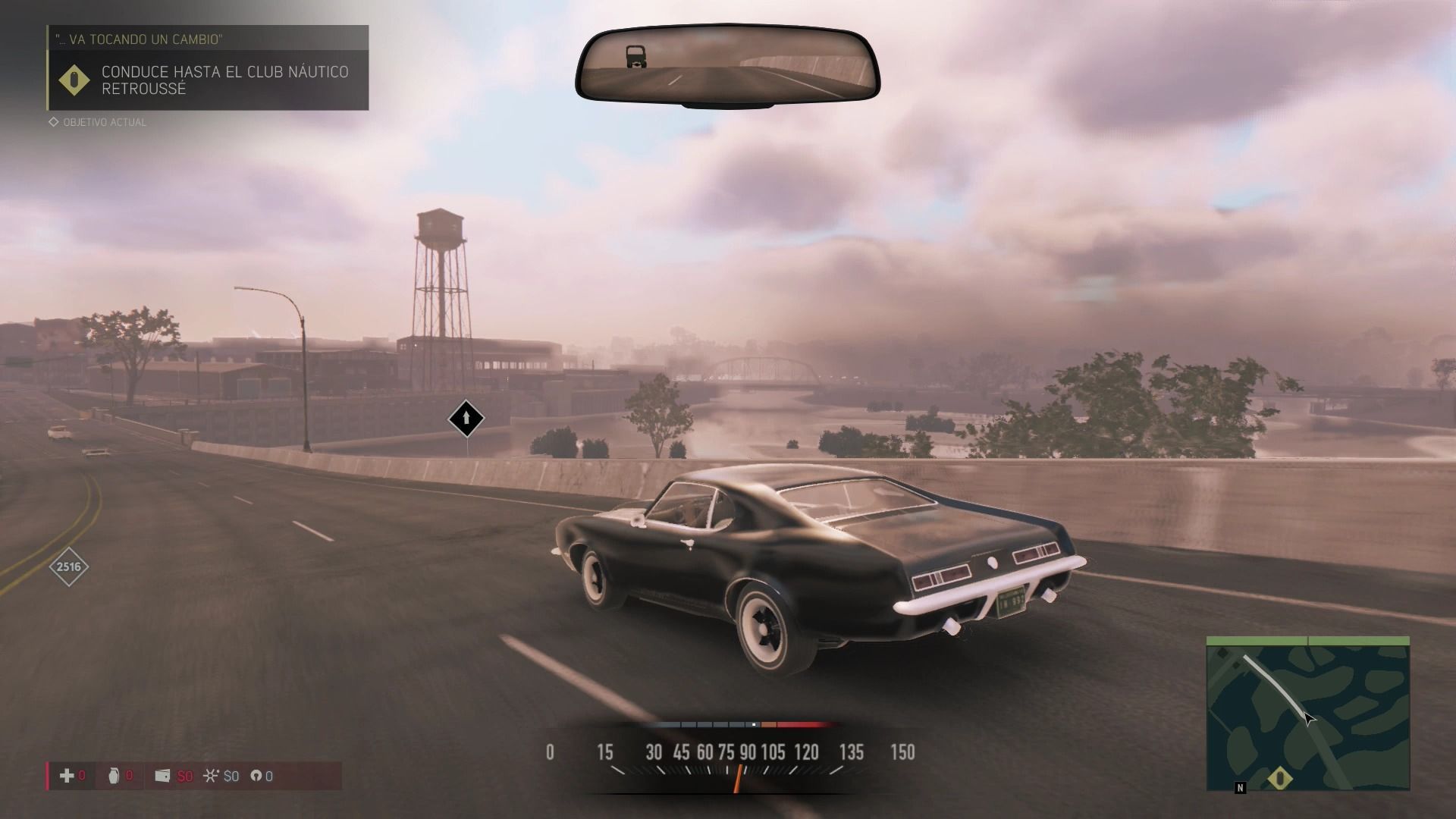This screenshot has width=1456, height=819.
Task: Select the medkit cross icon
Action: (x=67, y=775)
